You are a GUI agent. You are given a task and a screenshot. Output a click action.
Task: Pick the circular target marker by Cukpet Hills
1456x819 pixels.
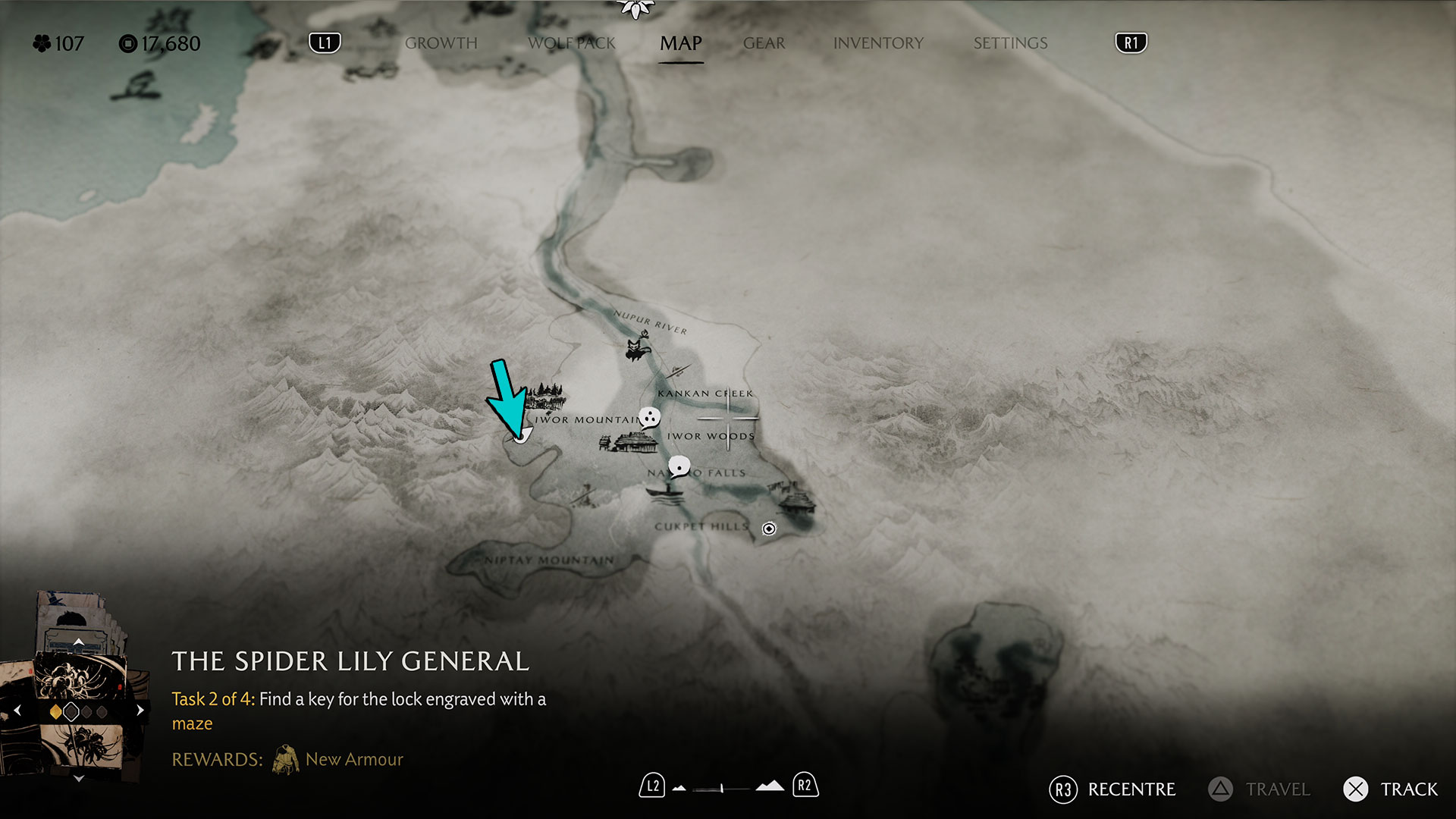769,529
